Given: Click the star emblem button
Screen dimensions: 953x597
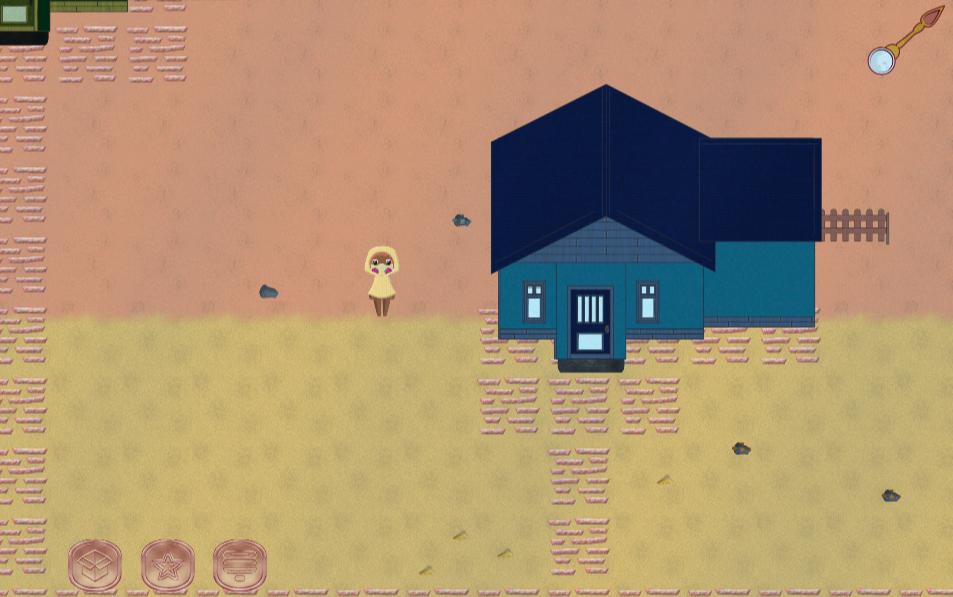Looking at the screenshot, I should tap(167, 566).
